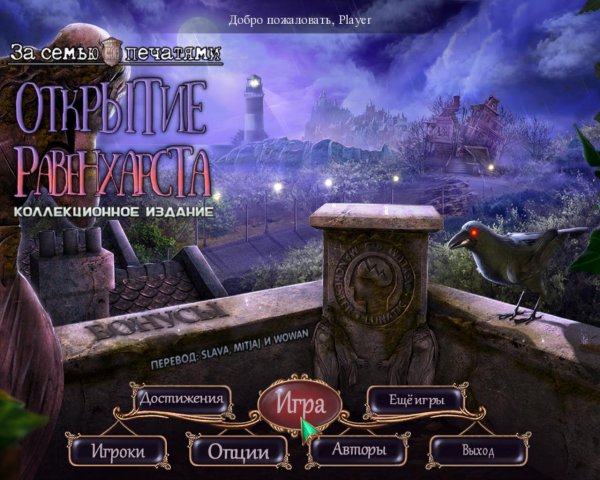600x480 pixels.
Task: Start the game with the Игра button
Action: pyautogui.click(x=300, y=405)
